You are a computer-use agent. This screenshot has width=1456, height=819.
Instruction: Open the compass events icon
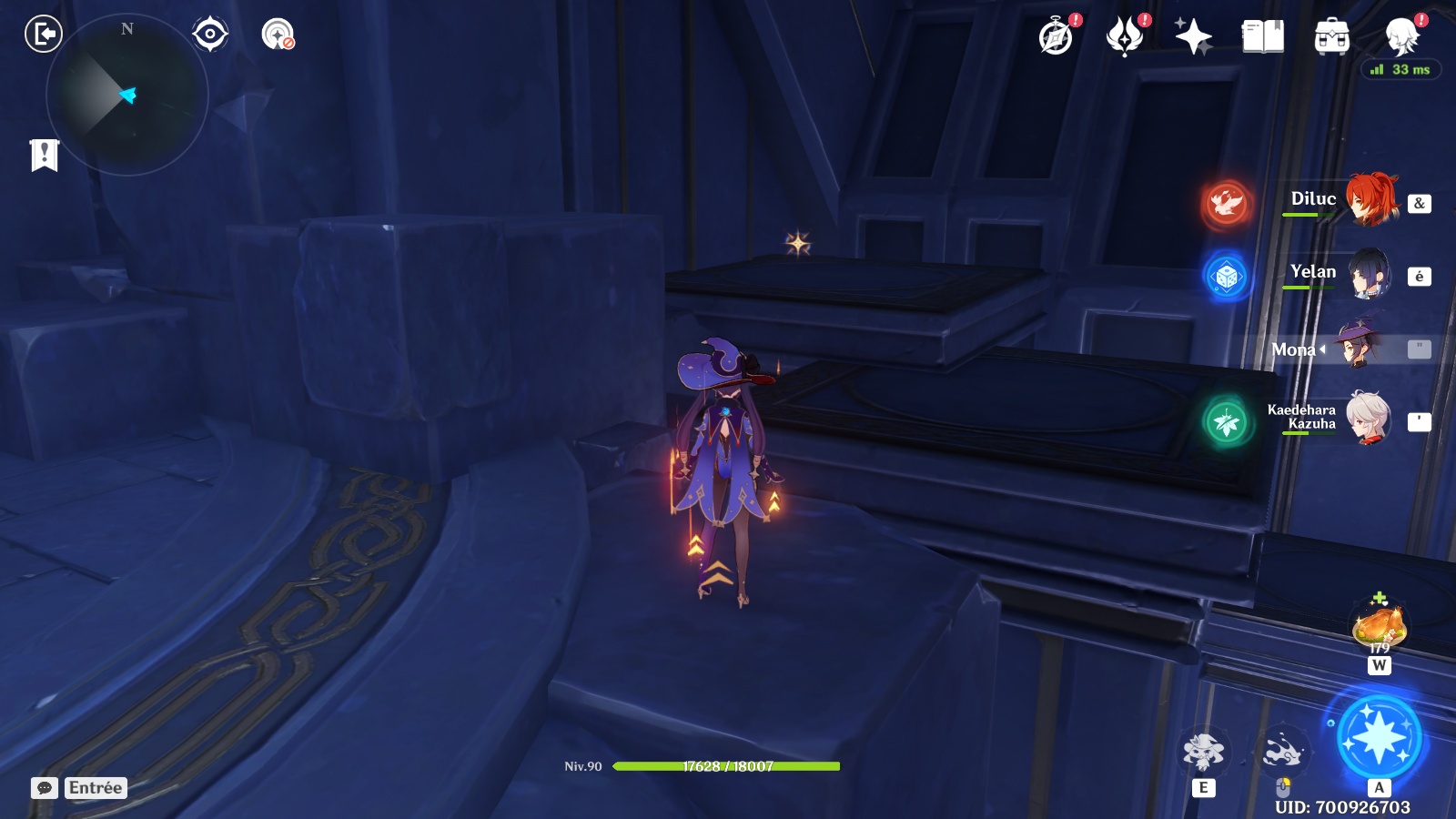[x=1057, y=37]
